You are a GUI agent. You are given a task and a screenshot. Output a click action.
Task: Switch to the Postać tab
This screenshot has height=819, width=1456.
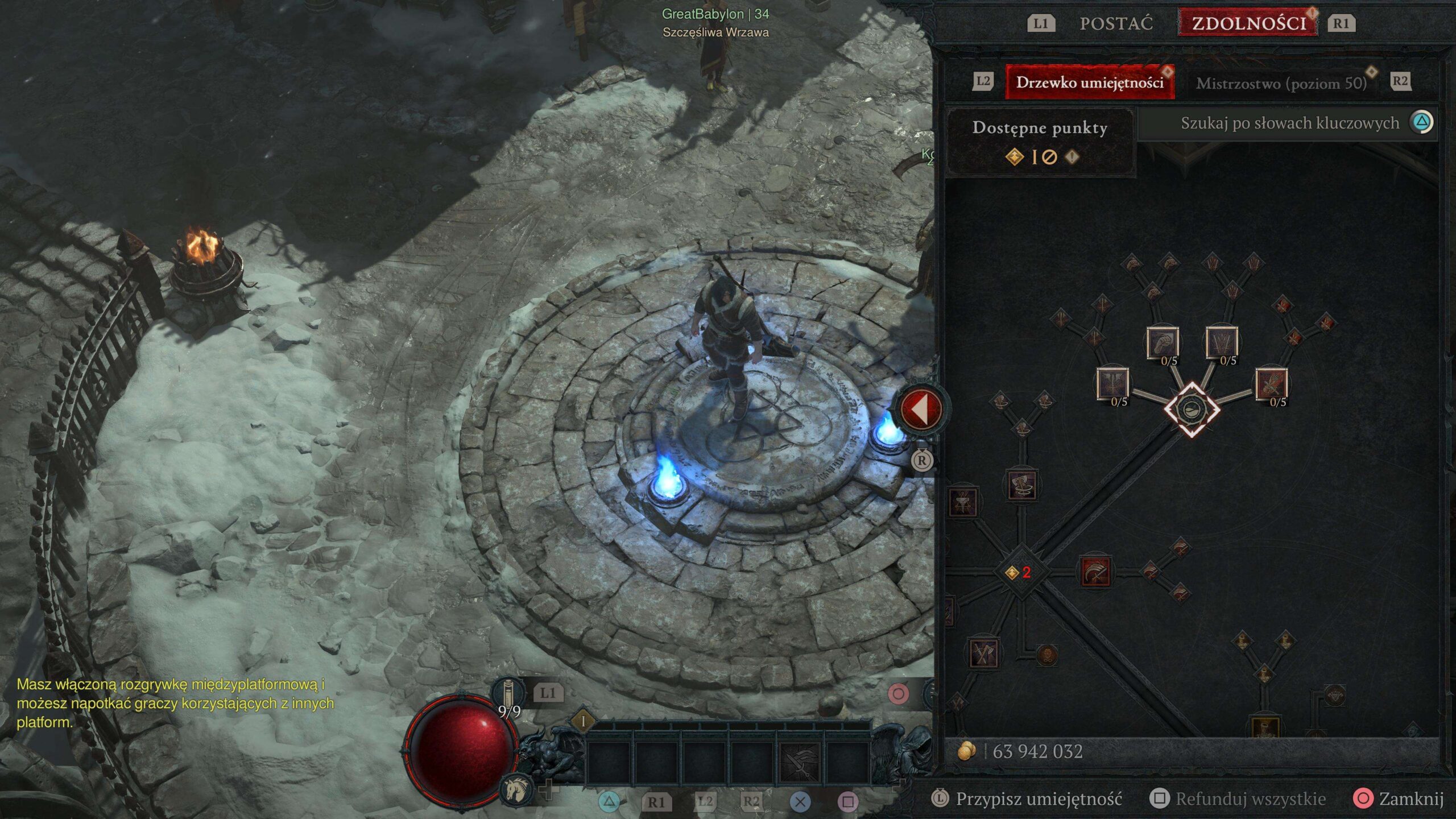click(x=1116, y=23)
